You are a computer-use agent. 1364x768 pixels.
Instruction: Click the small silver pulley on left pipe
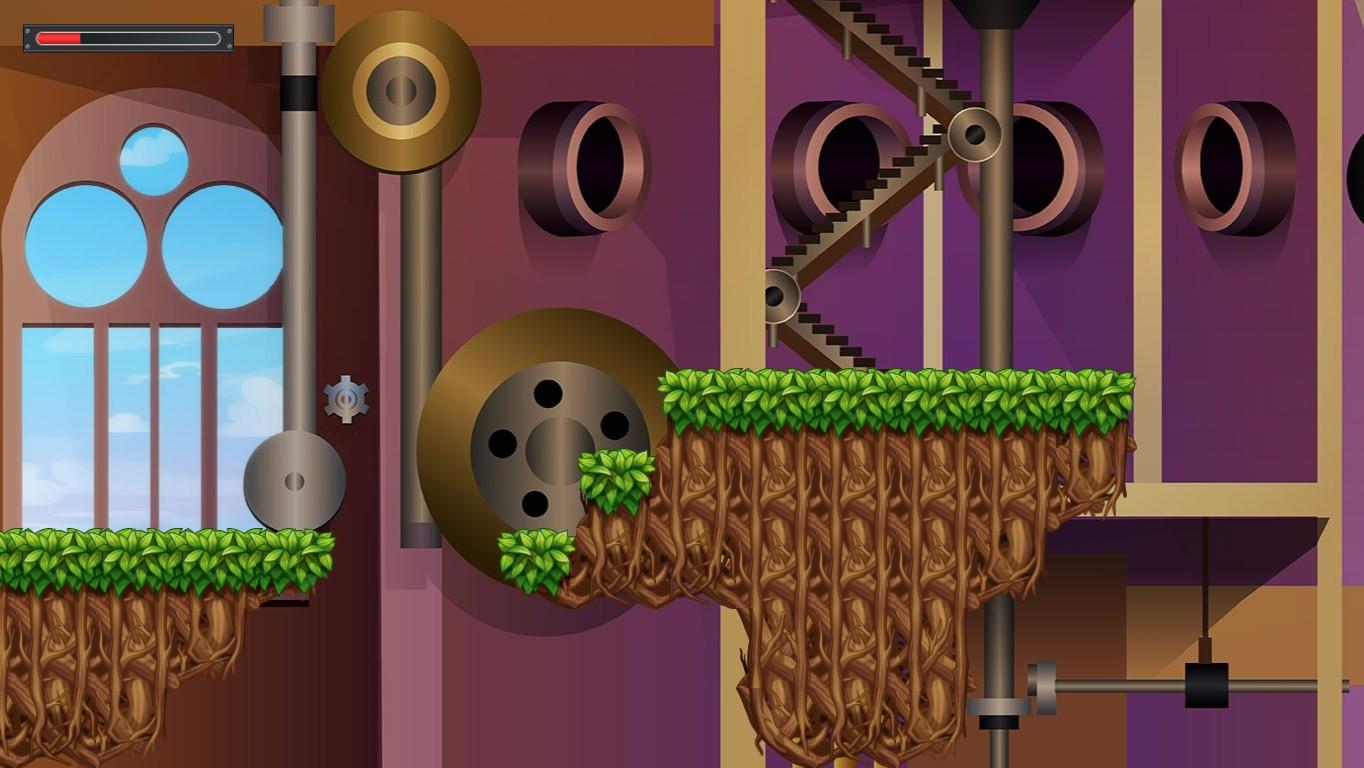[x=294, y=481]
